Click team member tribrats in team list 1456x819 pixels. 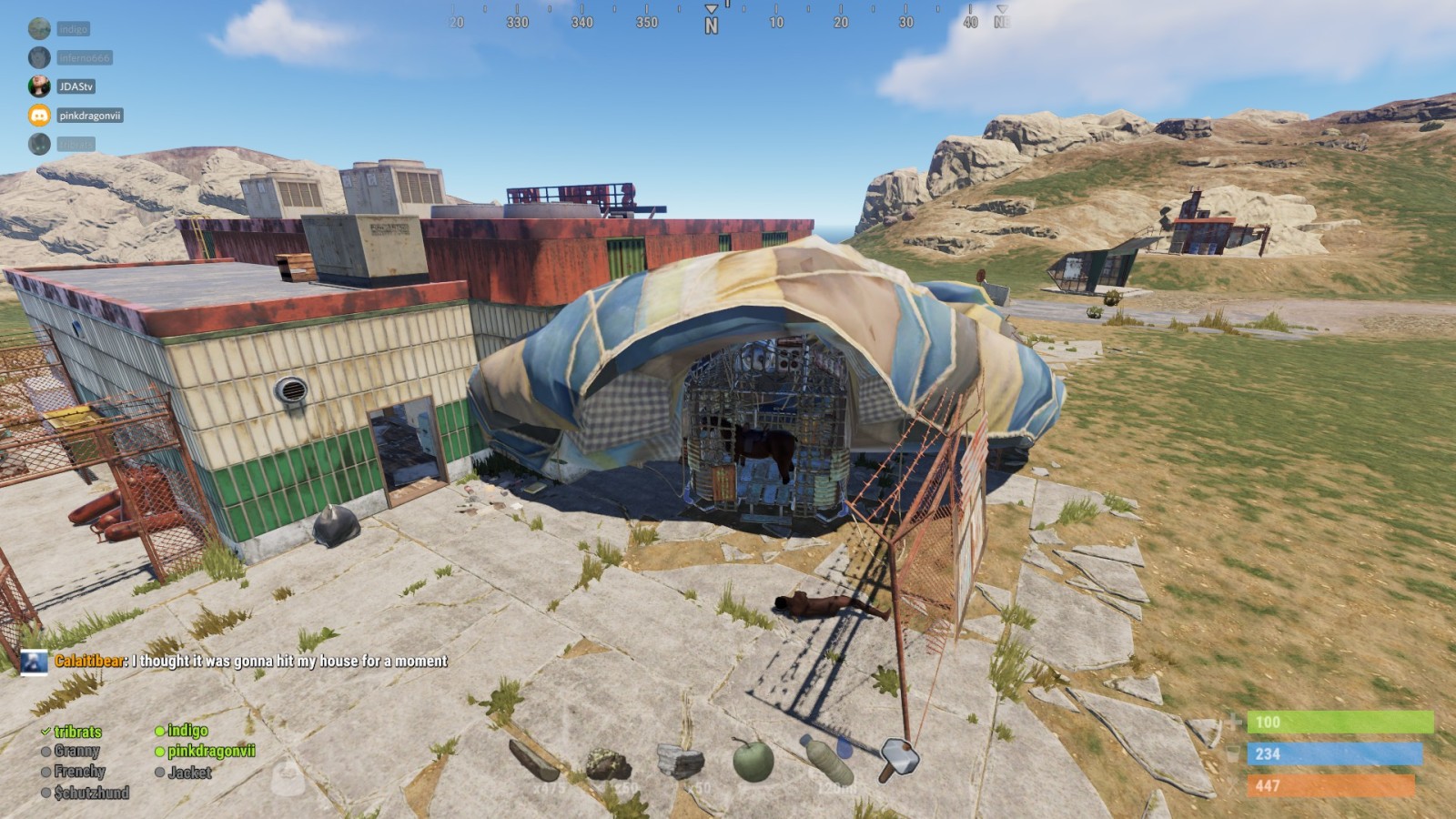click(77, 732)
